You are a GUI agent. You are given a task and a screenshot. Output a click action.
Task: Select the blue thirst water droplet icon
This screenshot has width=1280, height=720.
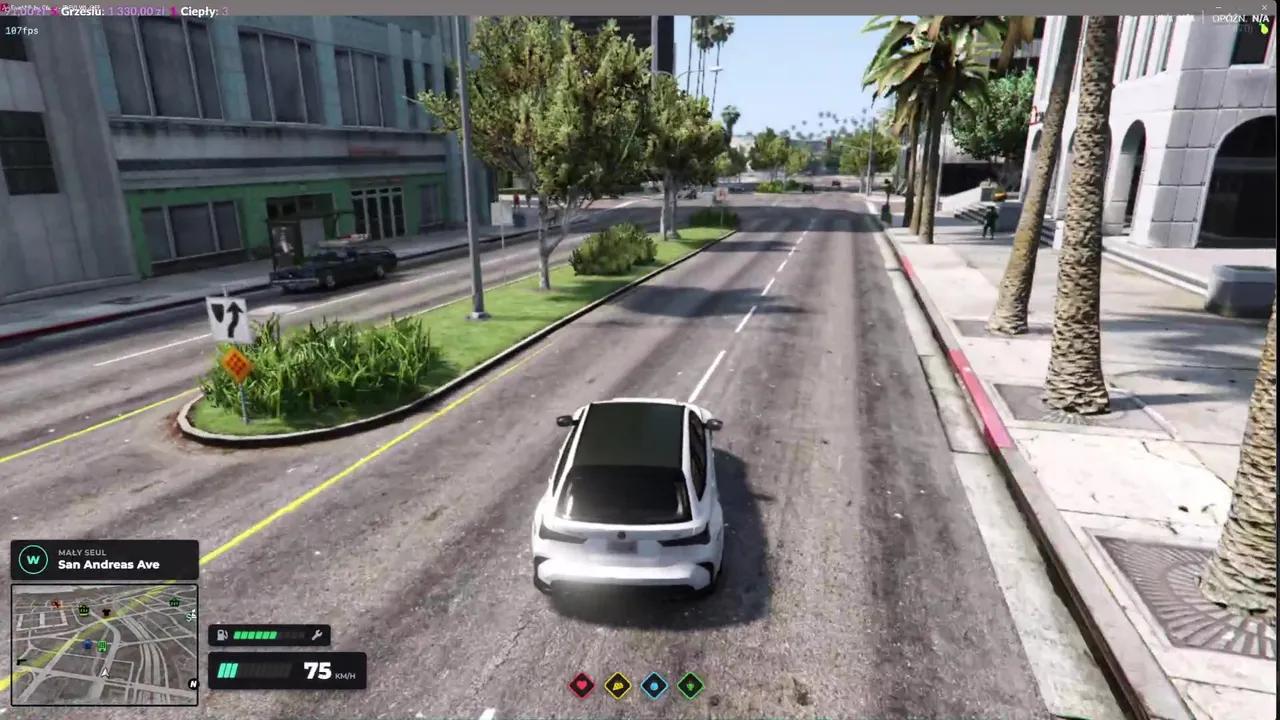[x=654, y=685]
